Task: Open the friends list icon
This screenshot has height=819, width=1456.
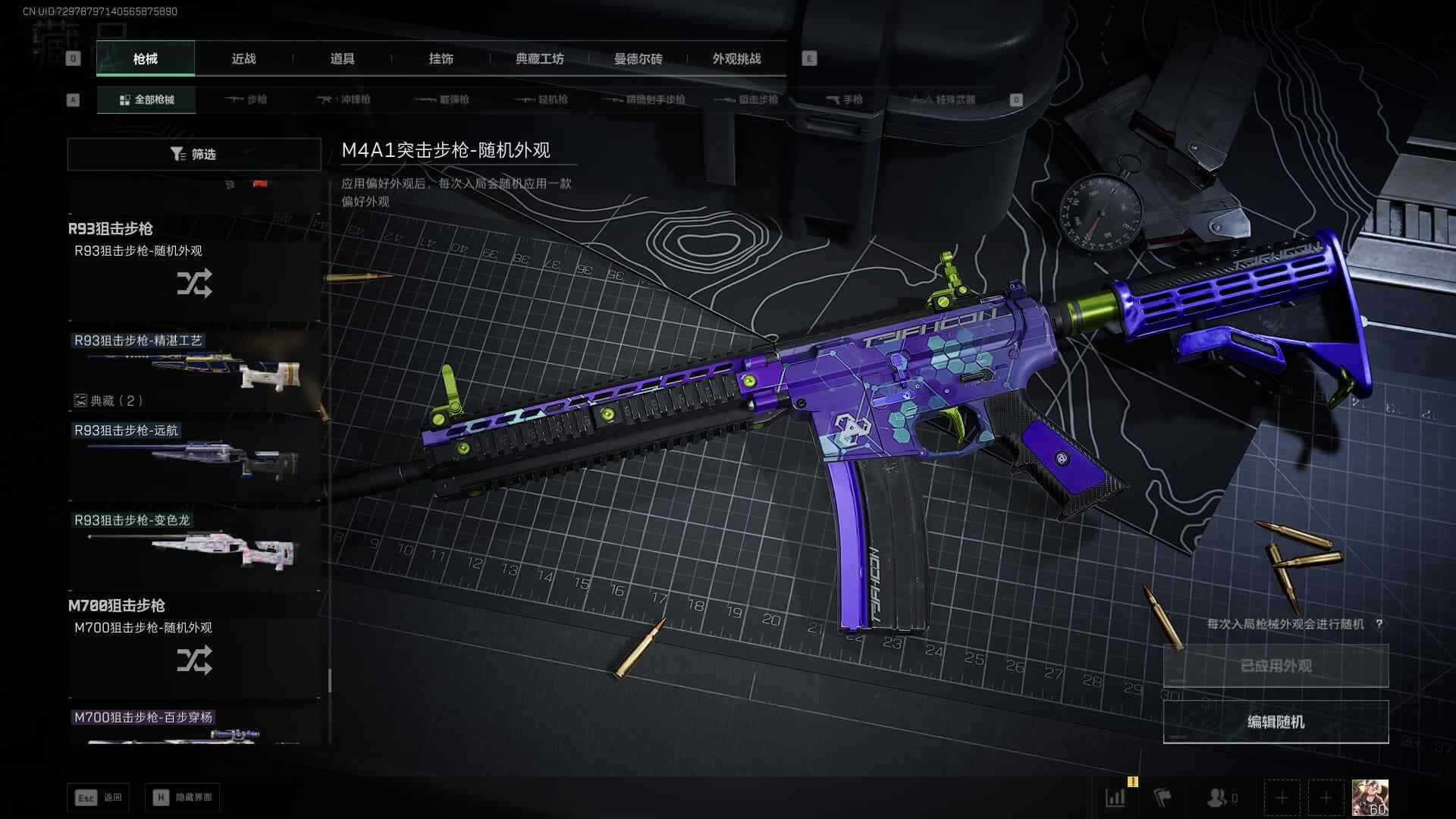Action: tap(1218, 798)
